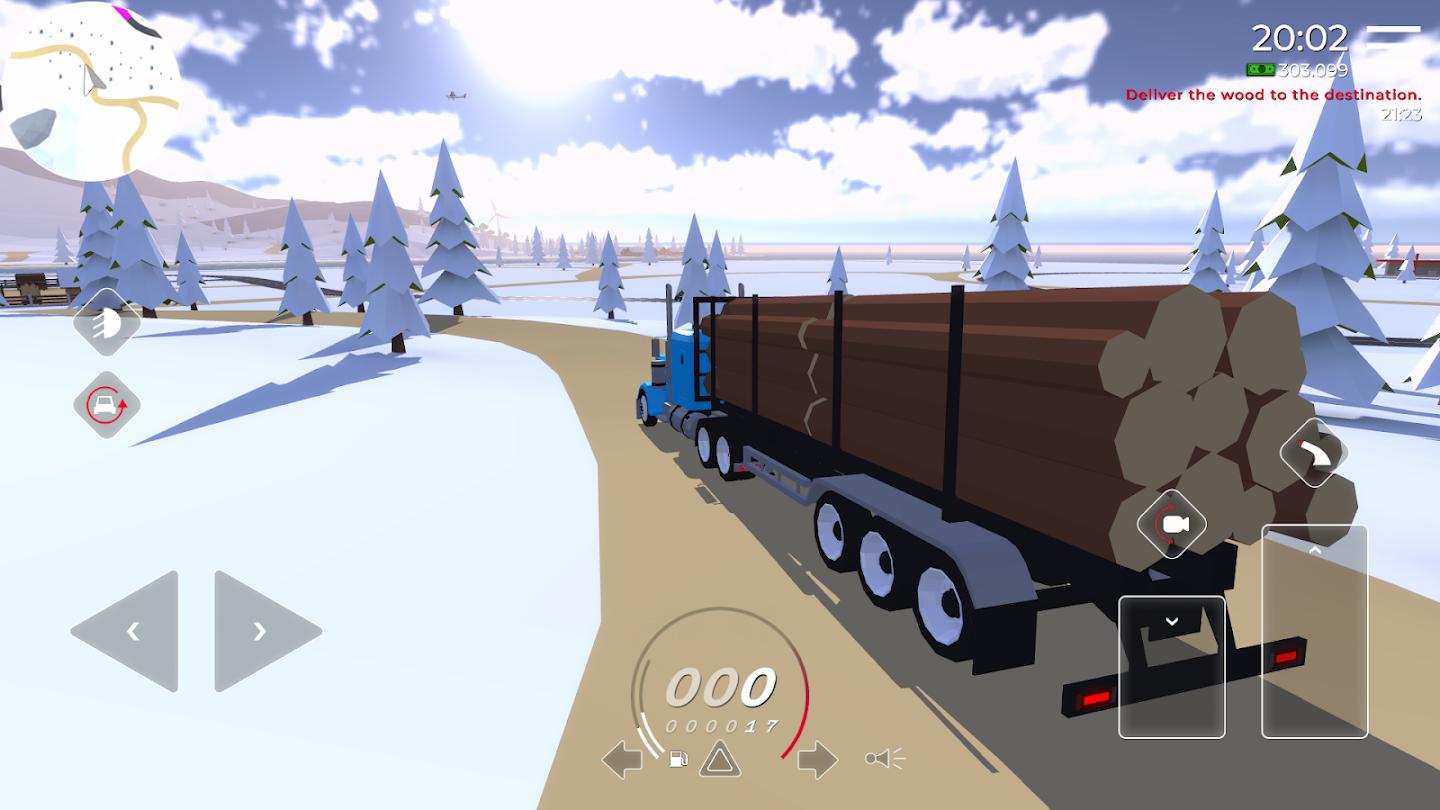
Task: Activate the right turn signal
Action: coord(816,760)
